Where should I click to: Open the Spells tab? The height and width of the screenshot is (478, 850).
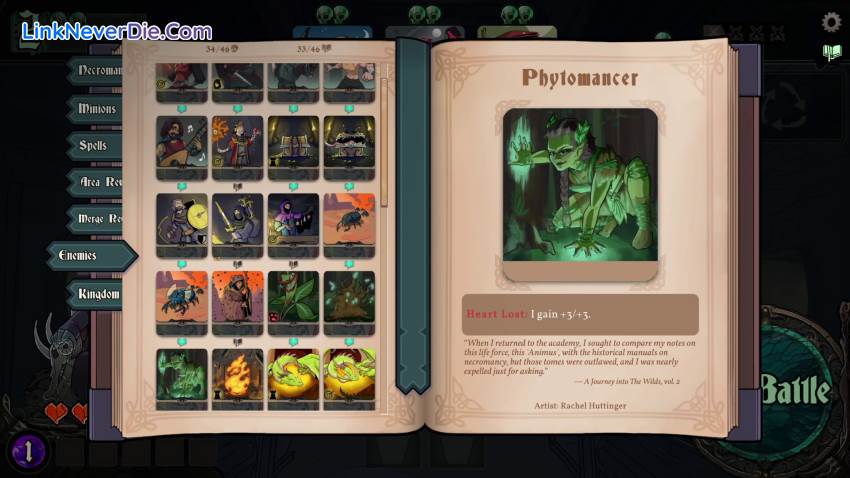(93, 146)
